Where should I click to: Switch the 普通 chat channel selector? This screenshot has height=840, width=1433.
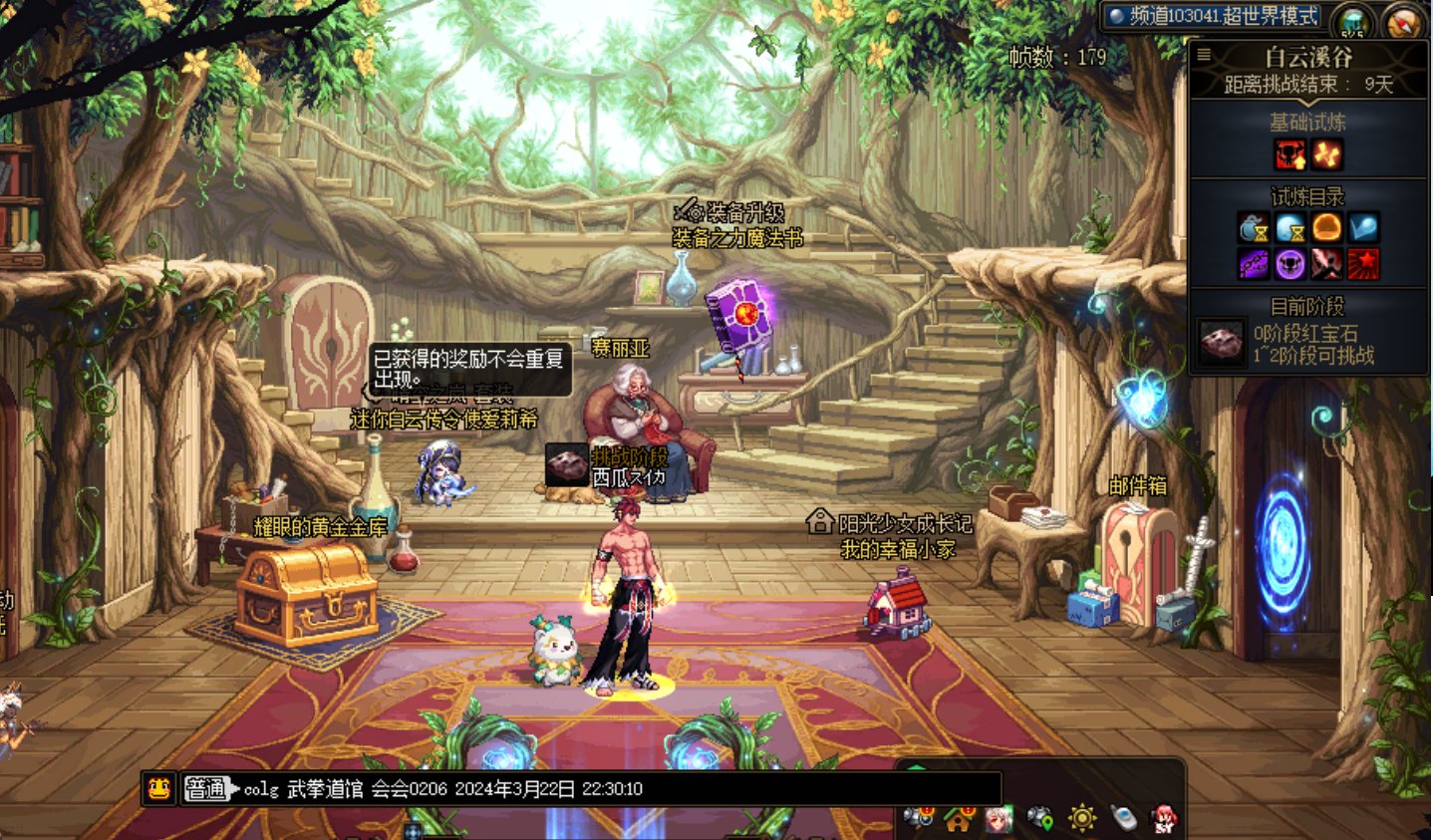coord(206,789)
